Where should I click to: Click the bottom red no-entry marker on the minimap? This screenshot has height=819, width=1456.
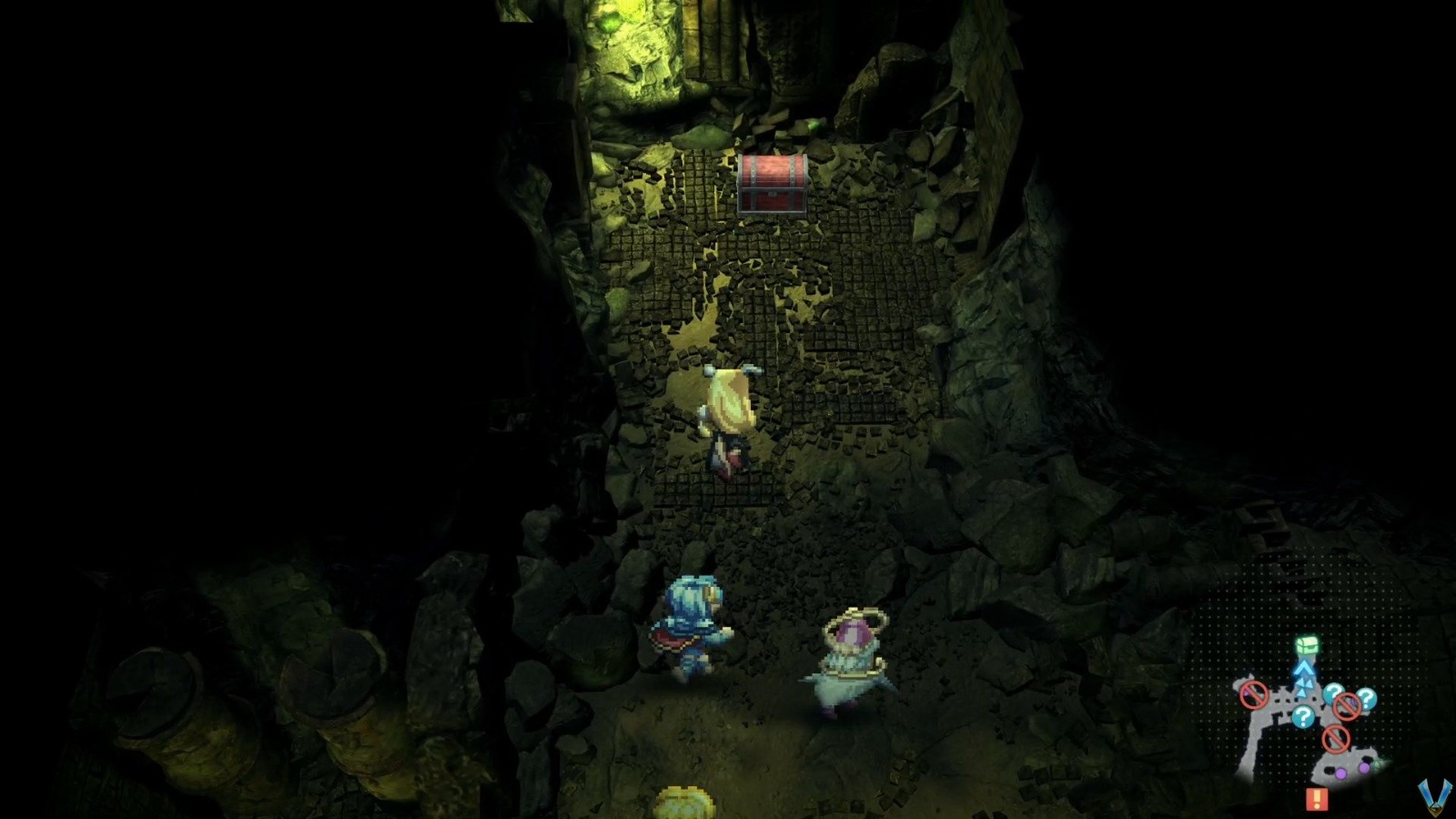point(1335,738)
